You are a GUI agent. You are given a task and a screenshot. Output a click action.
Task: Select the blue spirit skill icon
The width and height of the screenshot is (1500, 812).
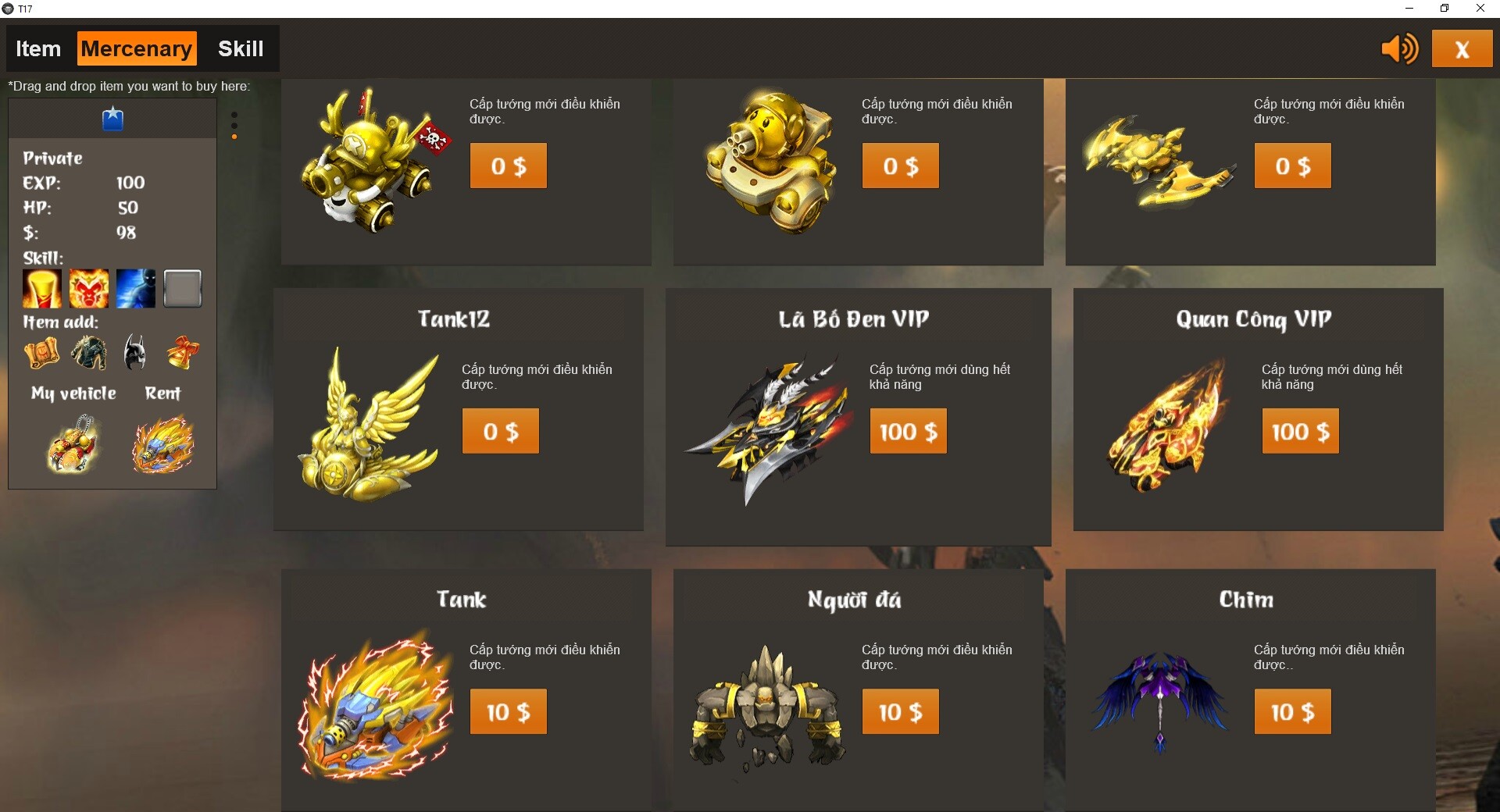pos(136,289)
